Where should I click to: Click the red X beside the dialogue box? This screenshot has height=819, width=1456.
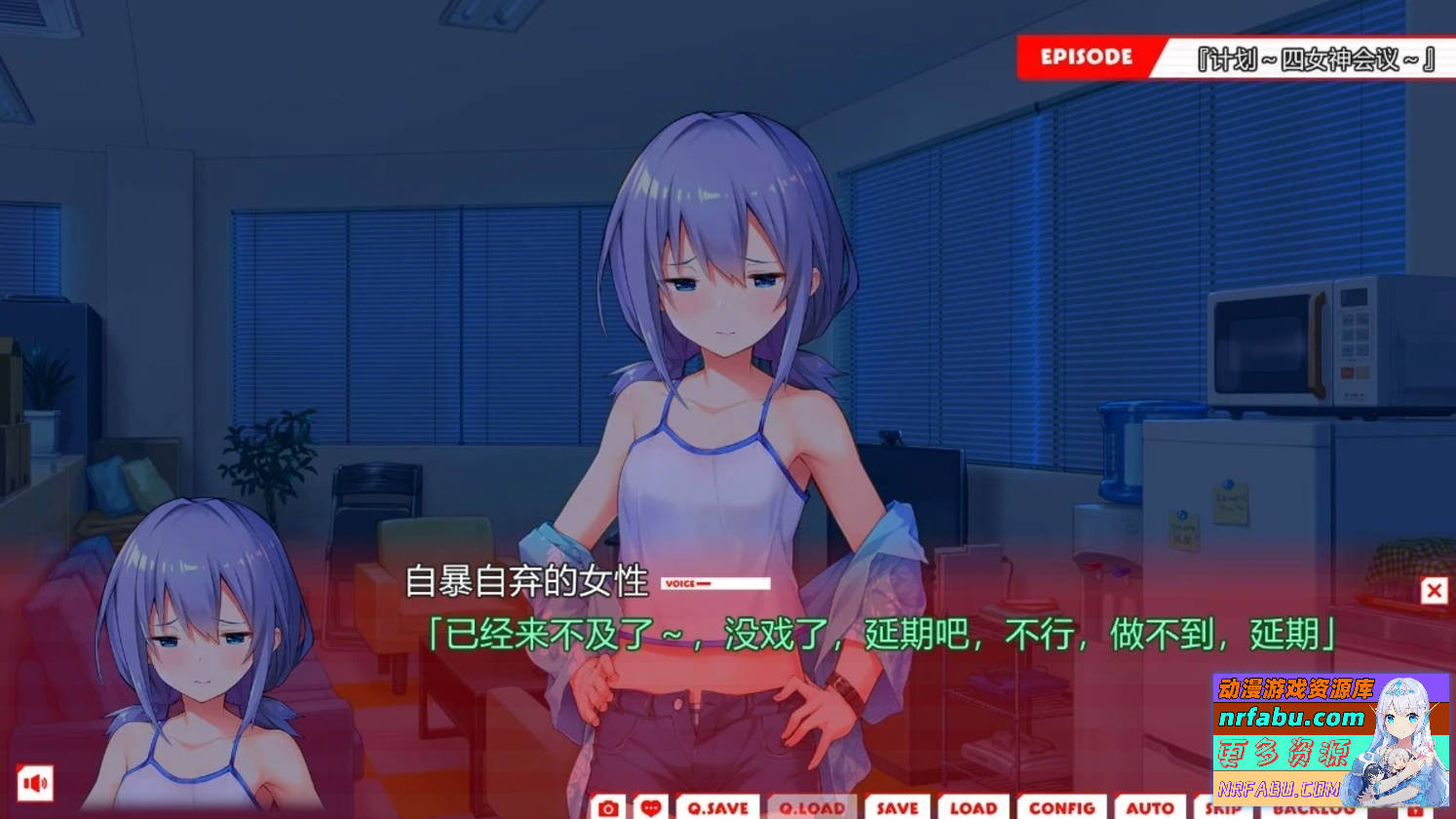click(1432, 590)
